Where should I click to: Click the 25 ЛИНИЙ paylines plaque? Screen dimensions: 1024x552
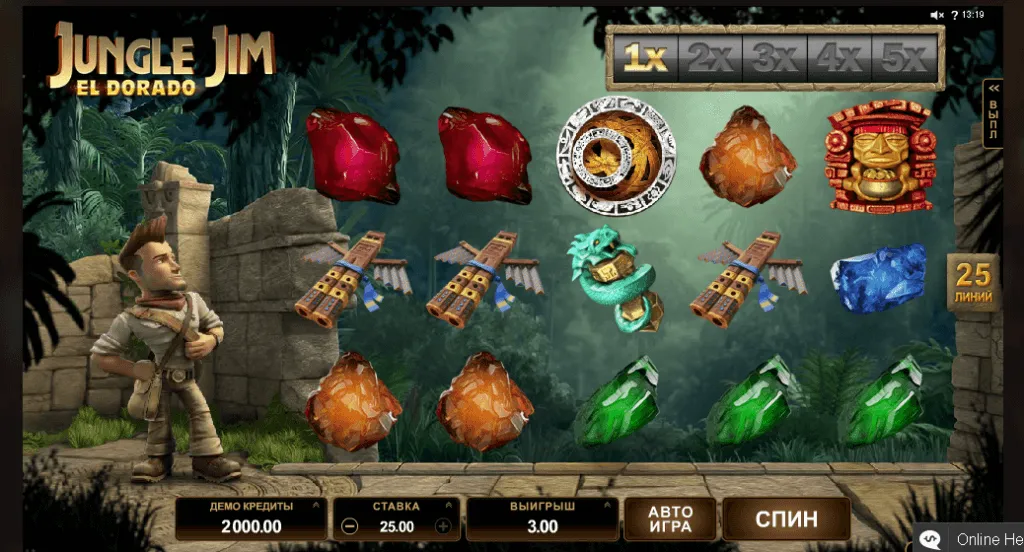point(972,282)
